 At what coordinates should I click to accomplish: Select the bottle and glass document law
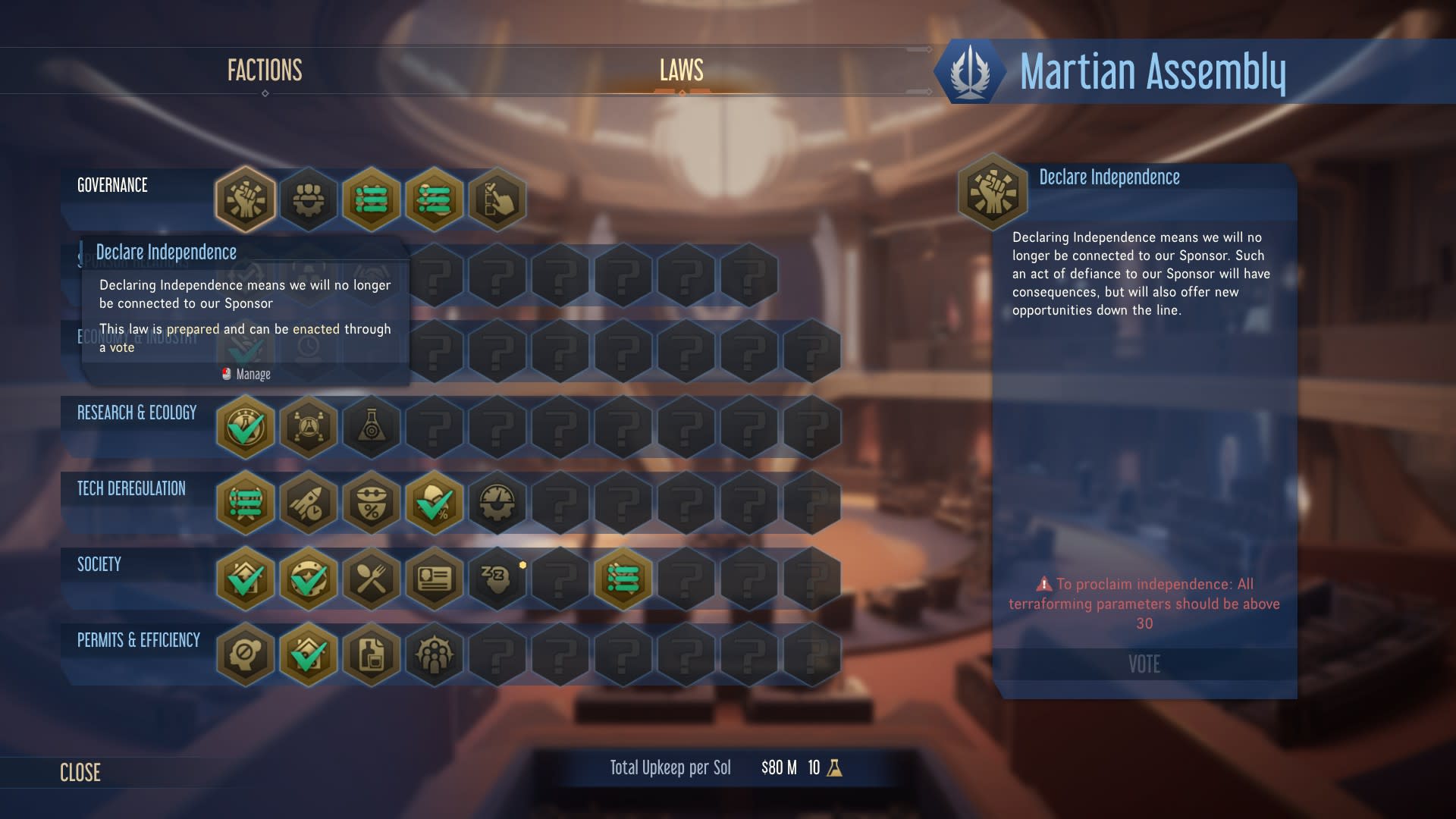pyautogui.click(x=371, y=654)
